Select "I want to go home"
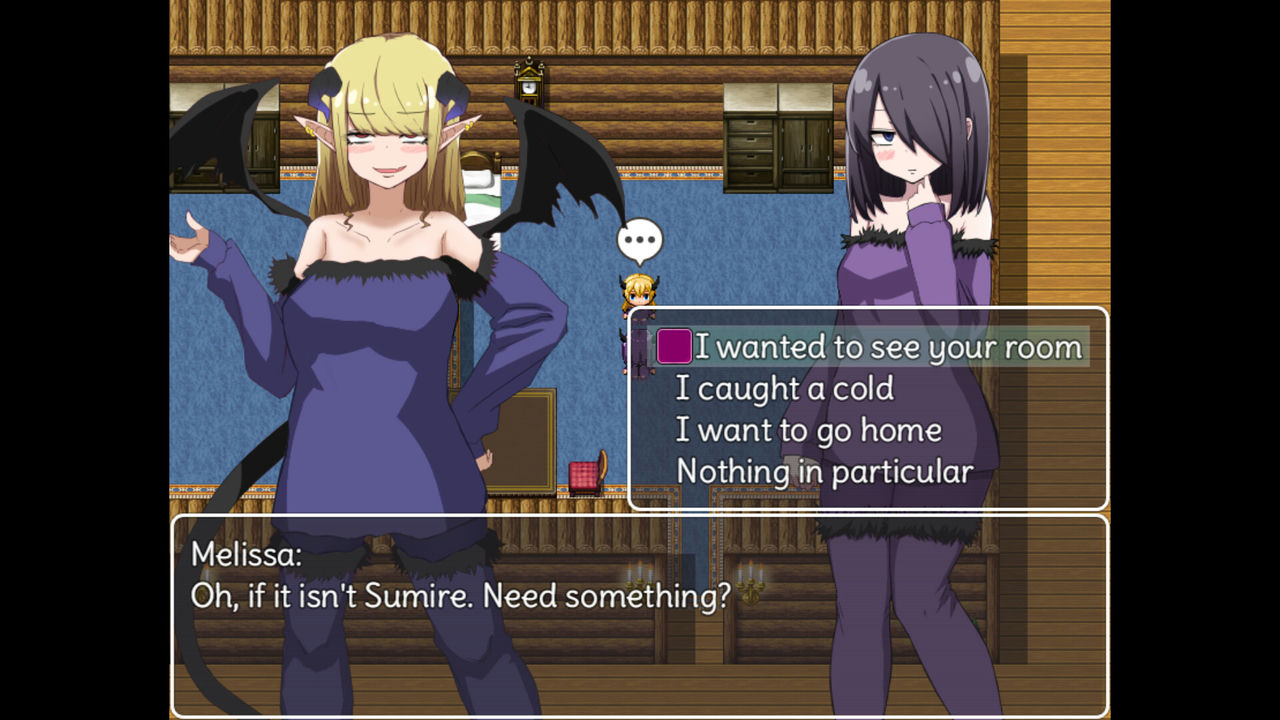This screenshot has height=720, width=1280. 808,430
